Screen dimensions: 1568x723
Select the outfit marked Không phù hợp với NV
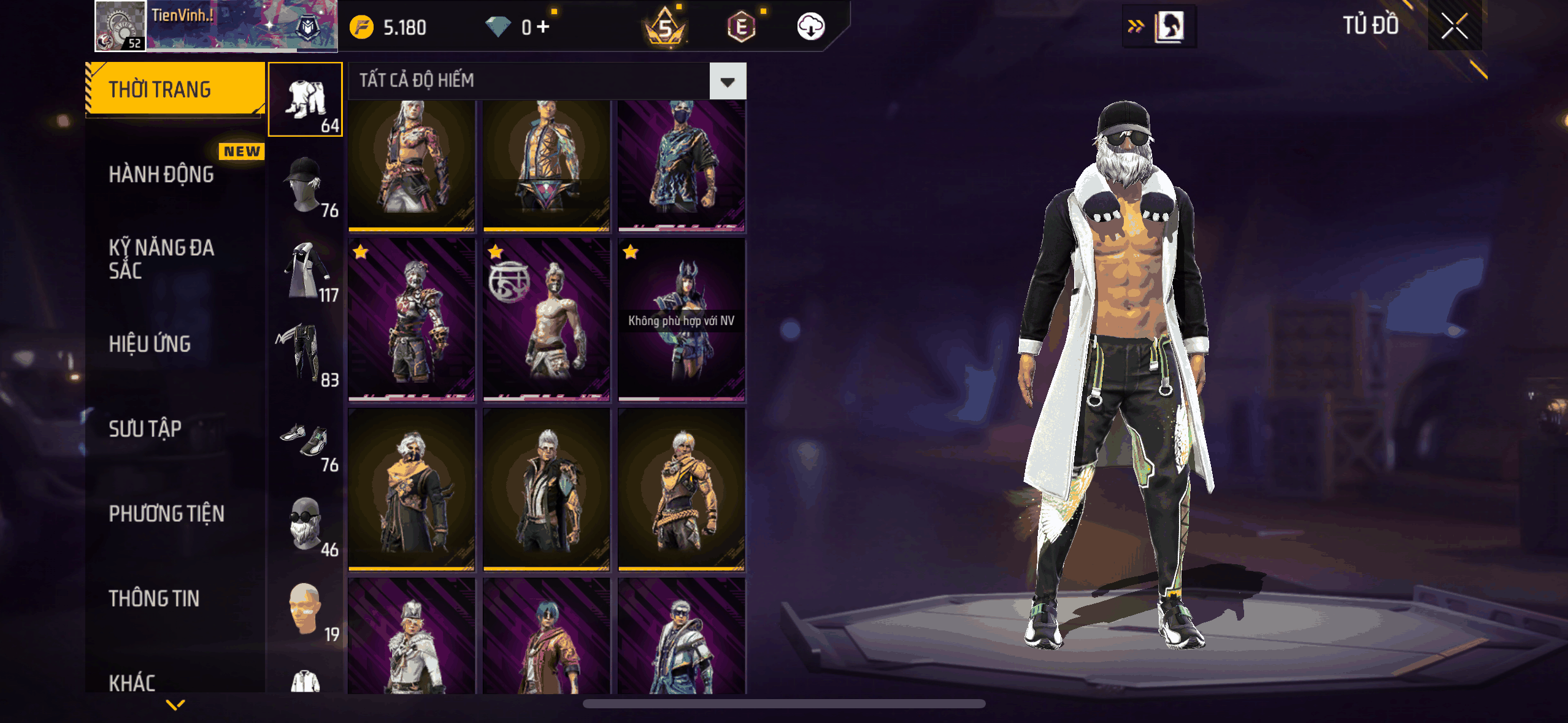click(x=682, y=320)
